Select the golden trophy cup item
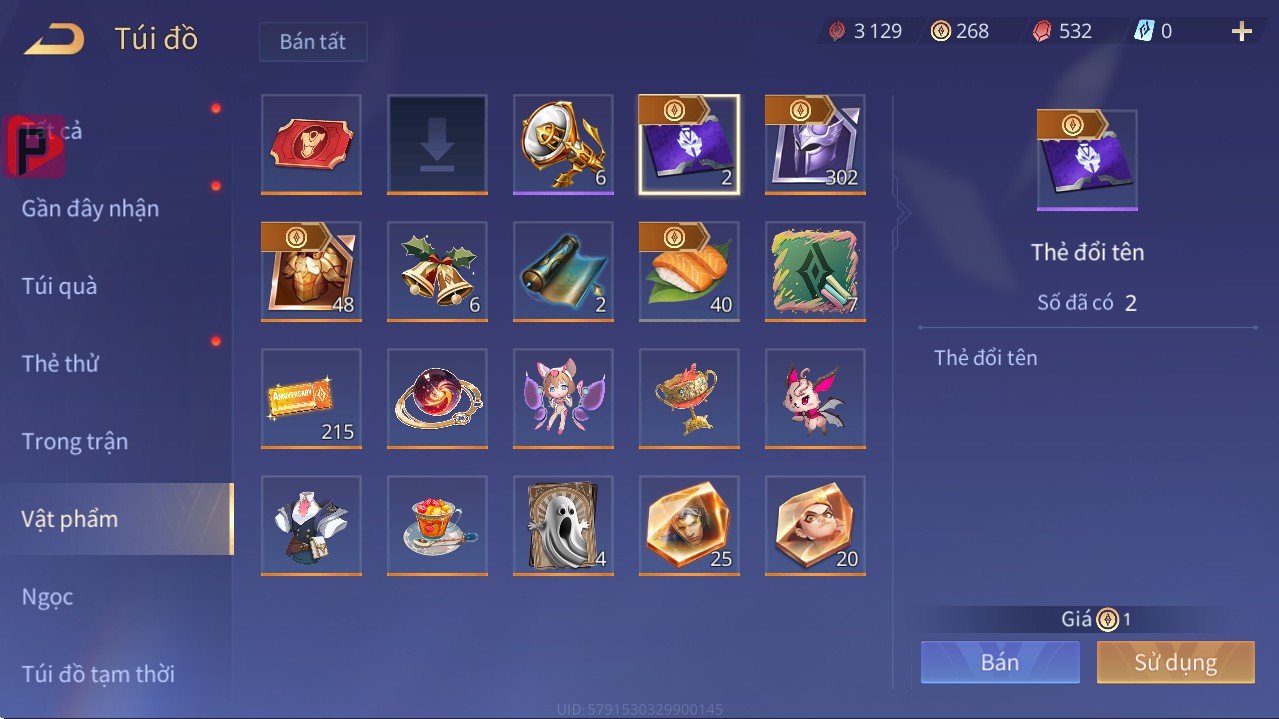The height and width of the screenshot is (719, 1279). click(689, 398)
